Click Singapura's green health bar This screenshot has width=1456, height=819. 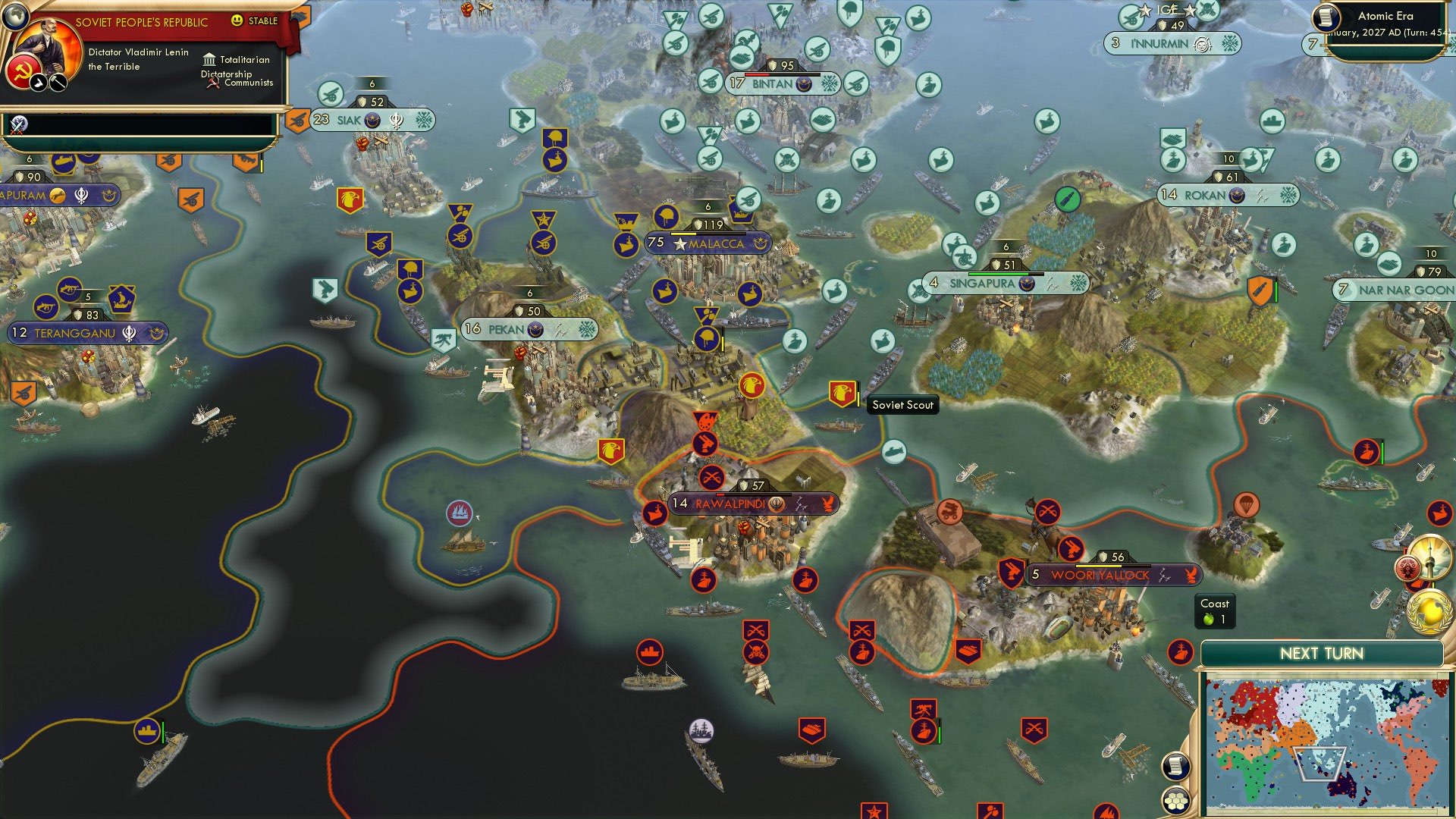click(x=999, y=274)
